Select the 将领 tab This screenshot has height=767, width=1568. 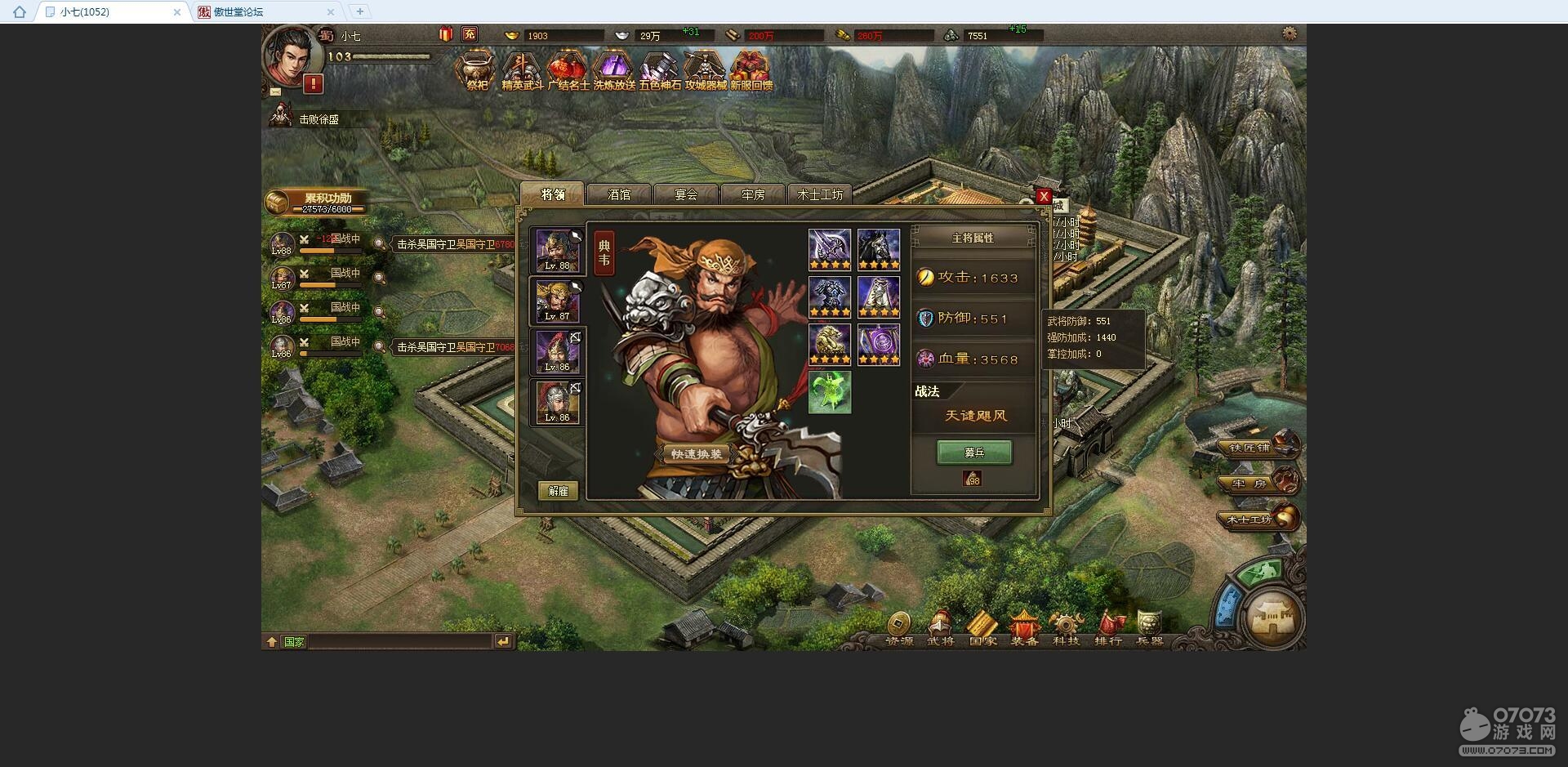click(553, 194)
